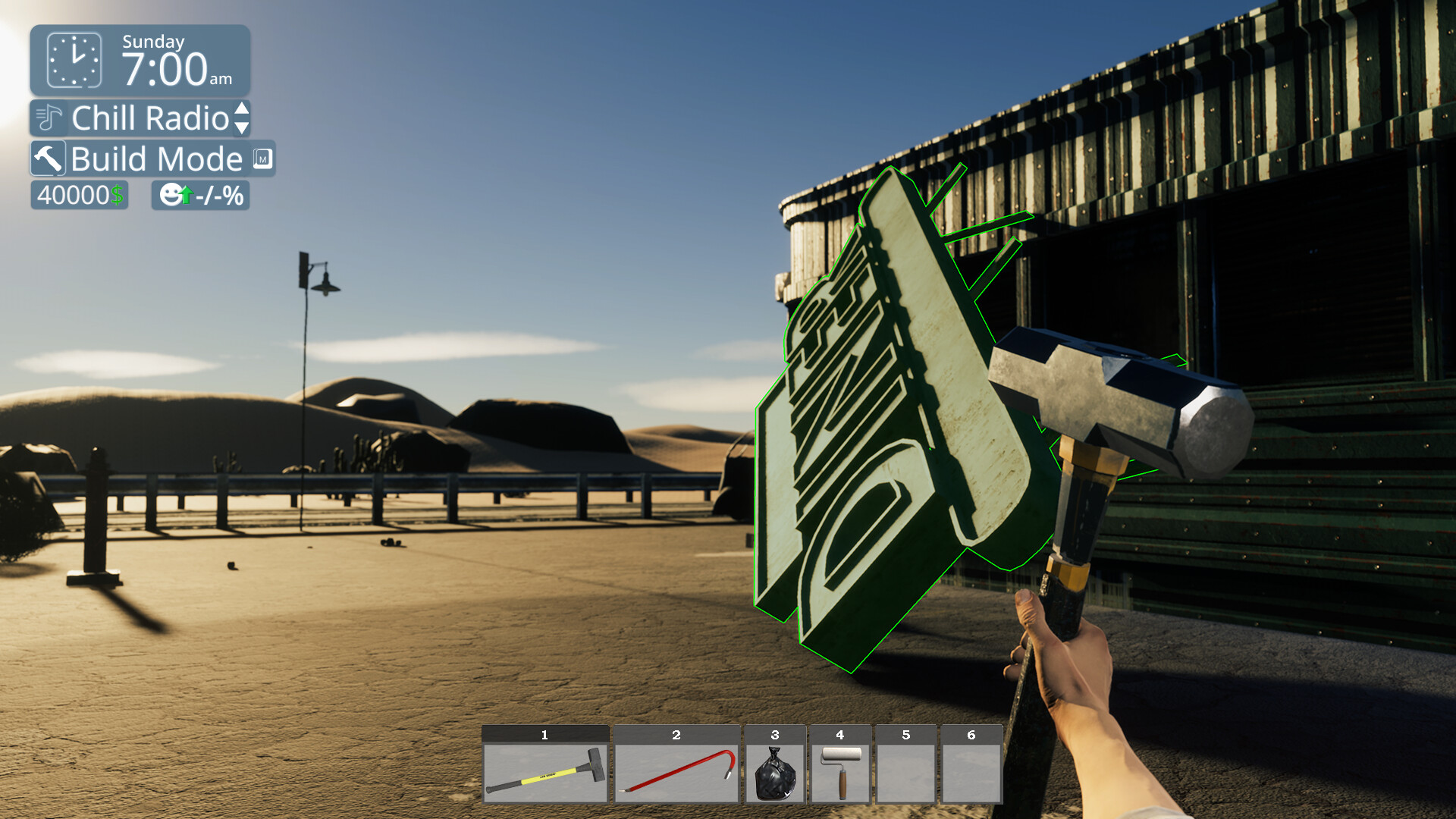
Task: Click the smiley face satisfaction icon
Action: pos(171,196)
